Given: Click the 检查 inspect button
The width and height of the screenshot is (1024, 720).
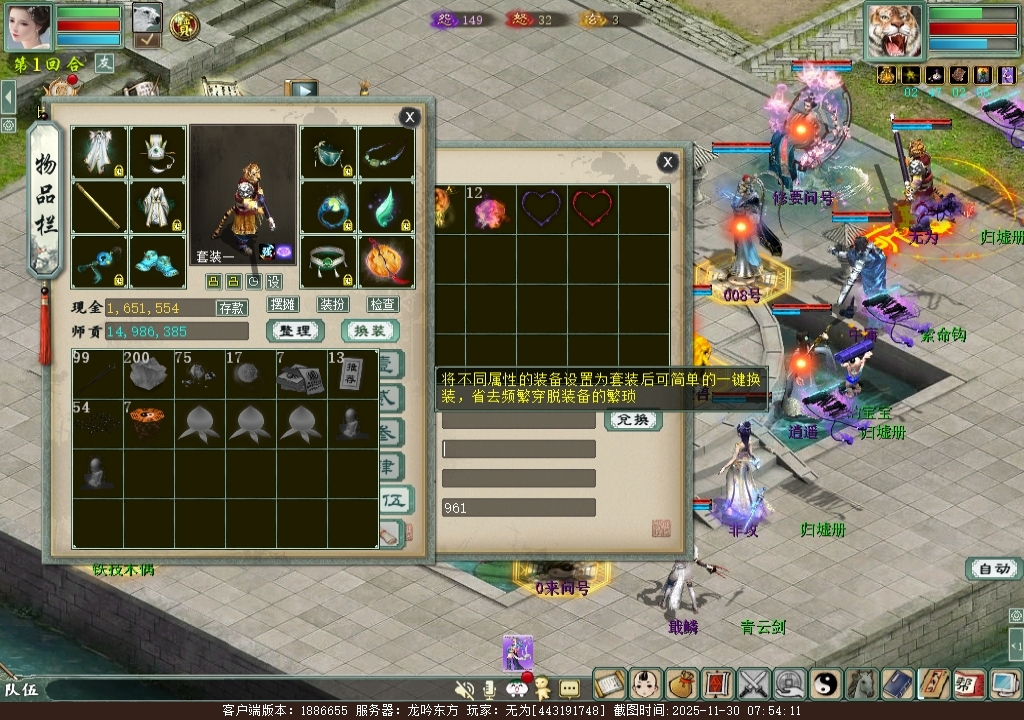Looking at the screenshot, I should pos(382,305).
